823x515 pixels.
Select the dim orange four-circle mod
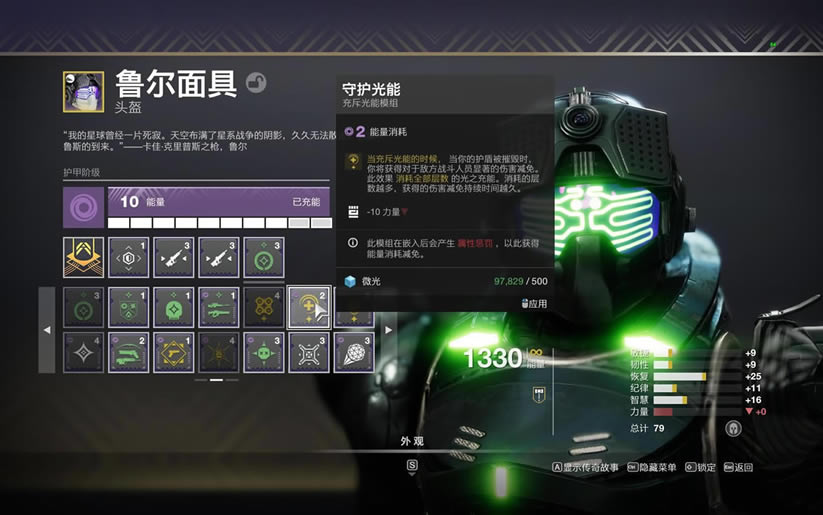pyautogui.click(x=264, y=307)
